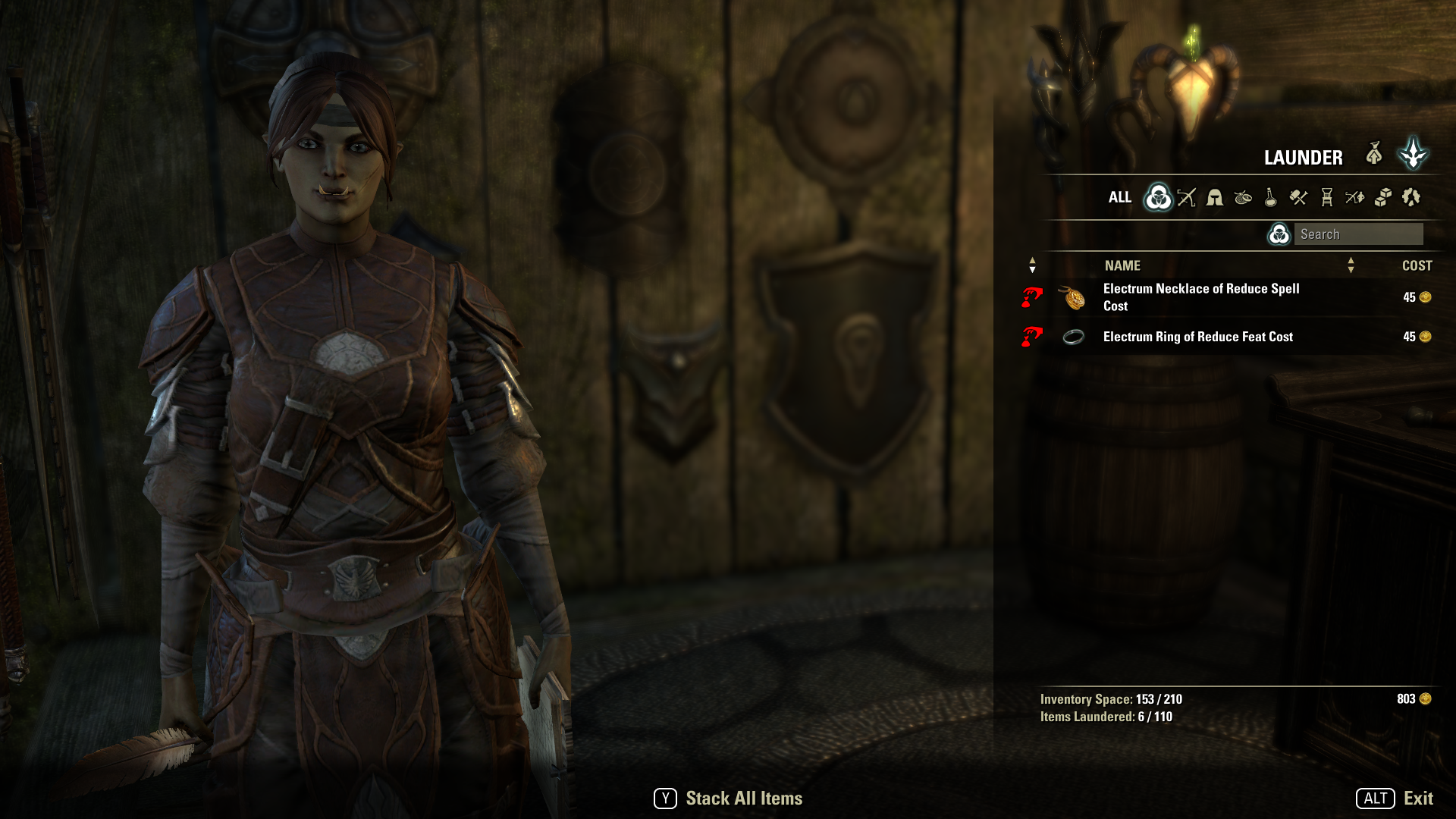Click the Search text field

tap(1358, 234)
